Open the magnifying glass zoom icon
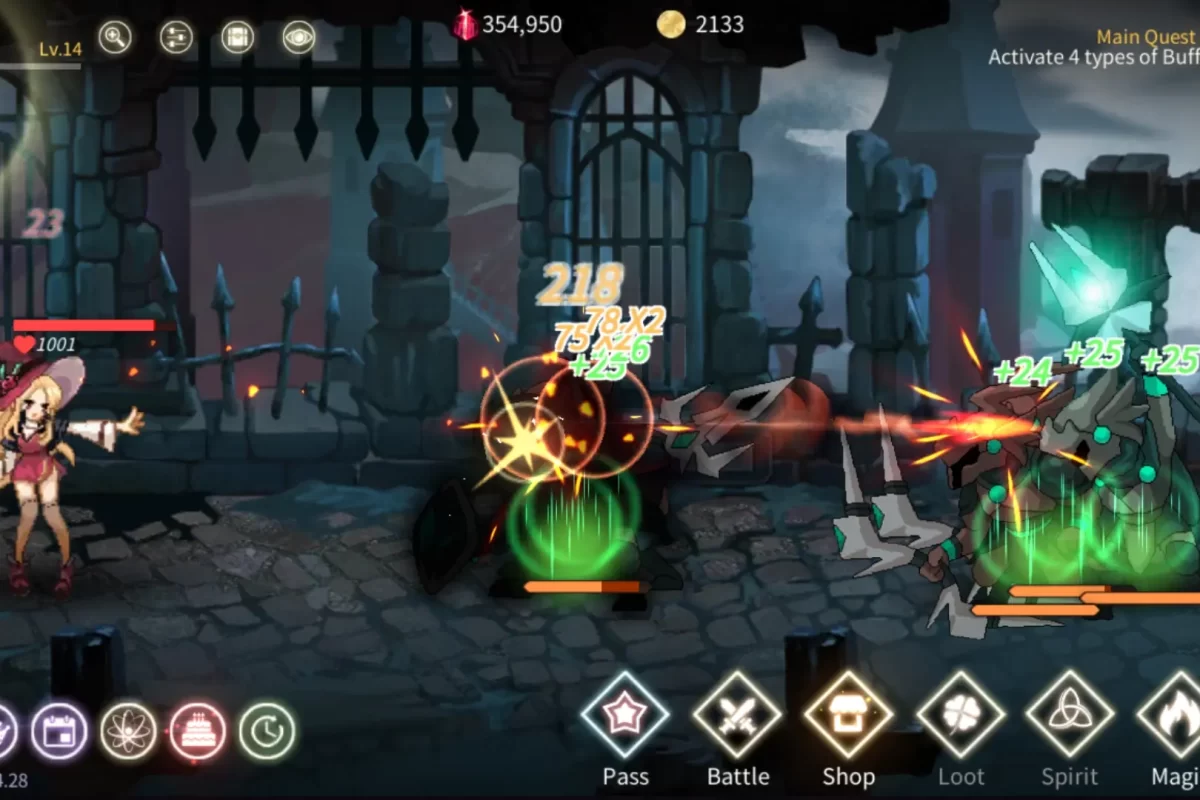Viewport: 1200px width, 800px height. [x=115, y=38]
